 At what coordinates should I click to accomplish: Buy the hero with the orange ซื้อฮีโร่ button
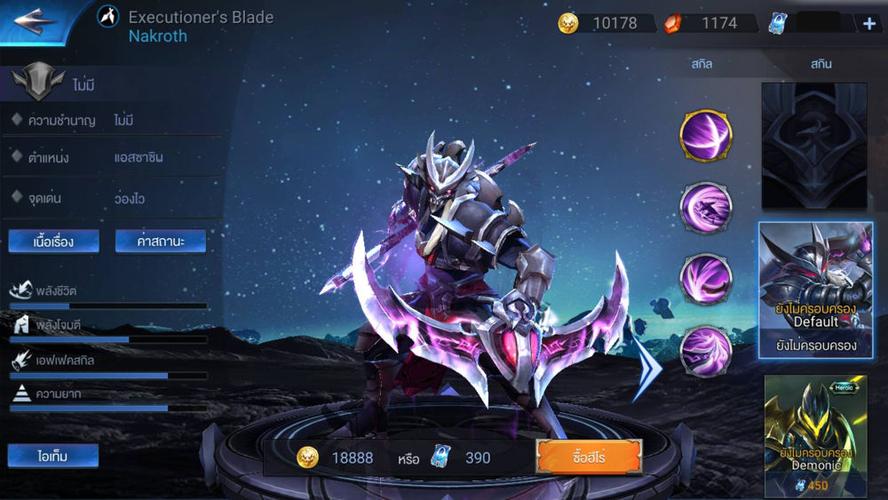click(588, 457)
